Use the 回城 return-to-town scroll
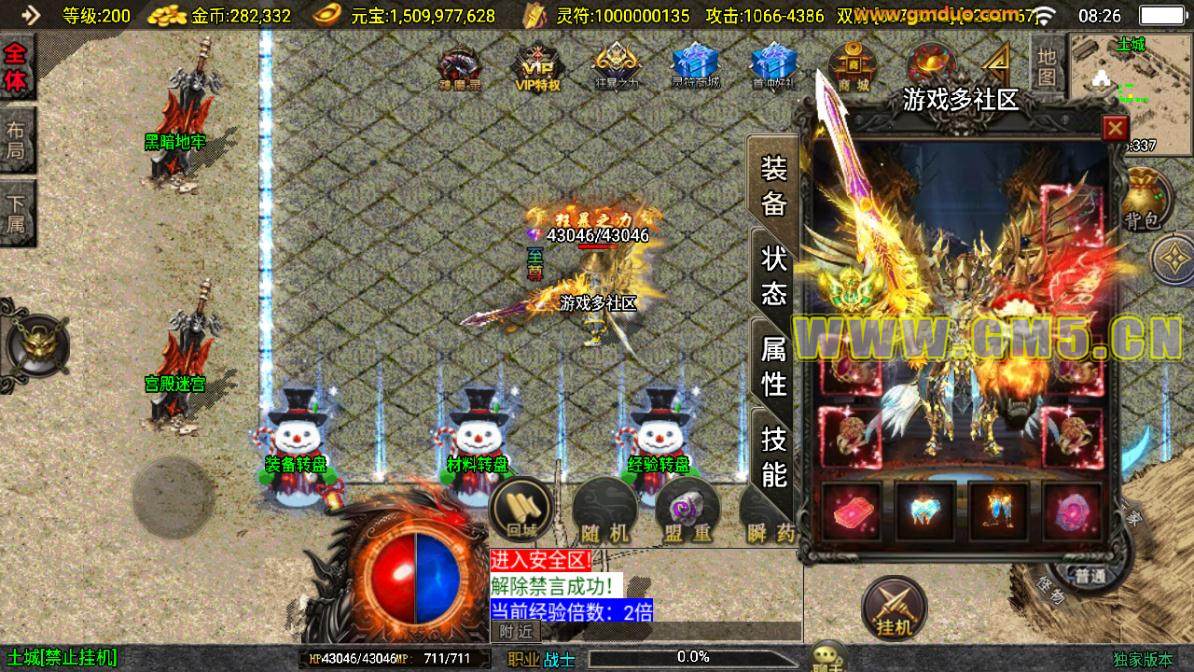 coord(522,508)
